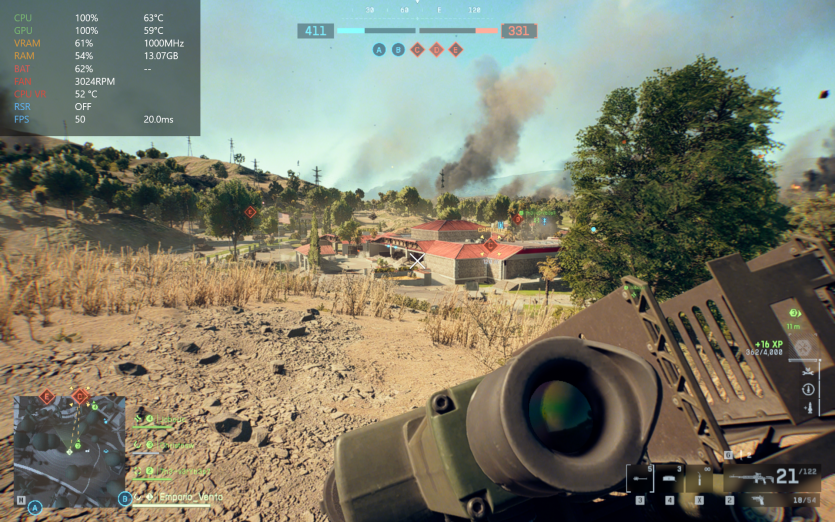Screen dimensions: 835x522
Task: Click the specialist ability hexagon icon
Action: pyautogui.click(x=802, y=347)
